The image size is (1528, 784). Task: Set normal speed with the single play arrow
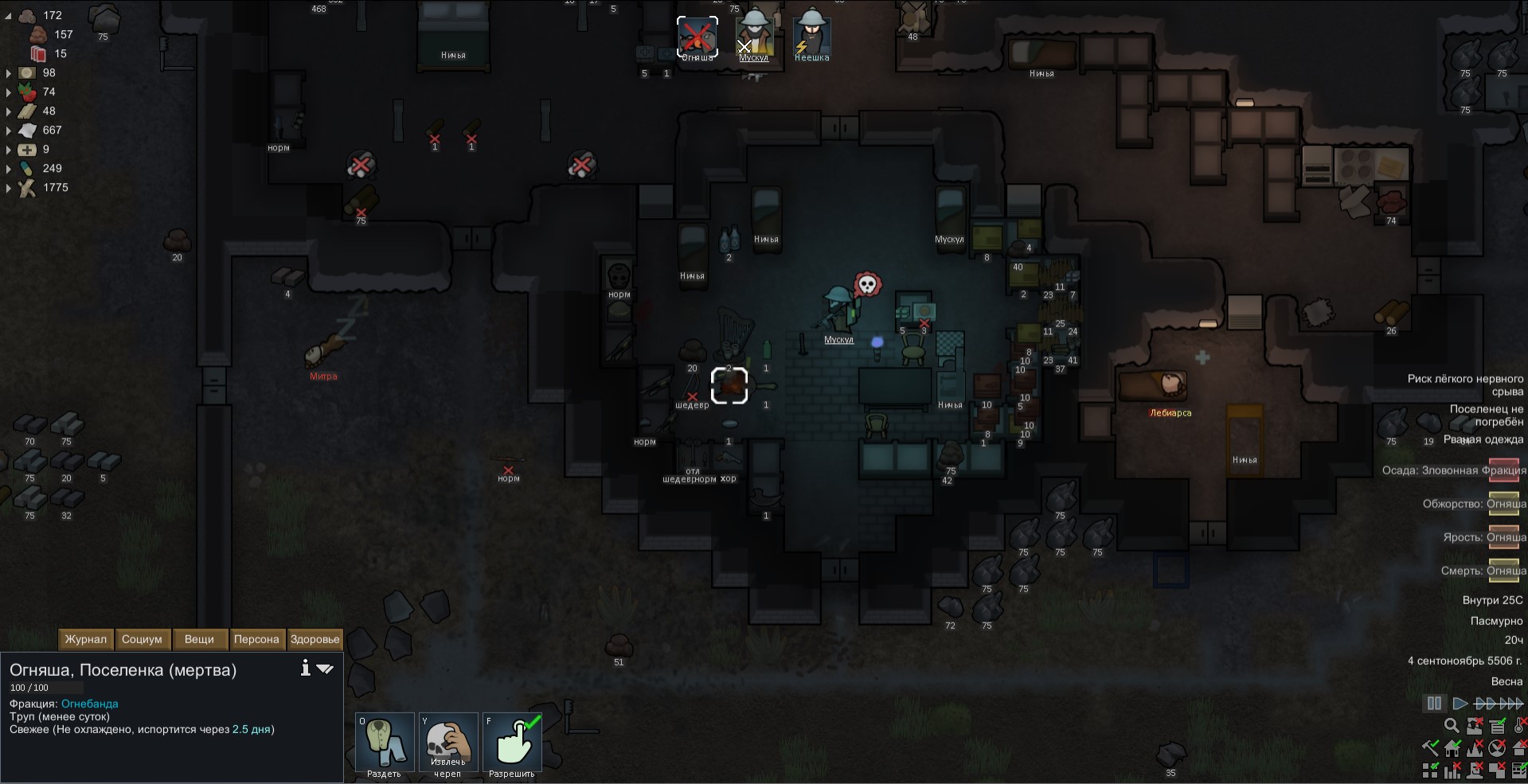tap(1460, 704)
